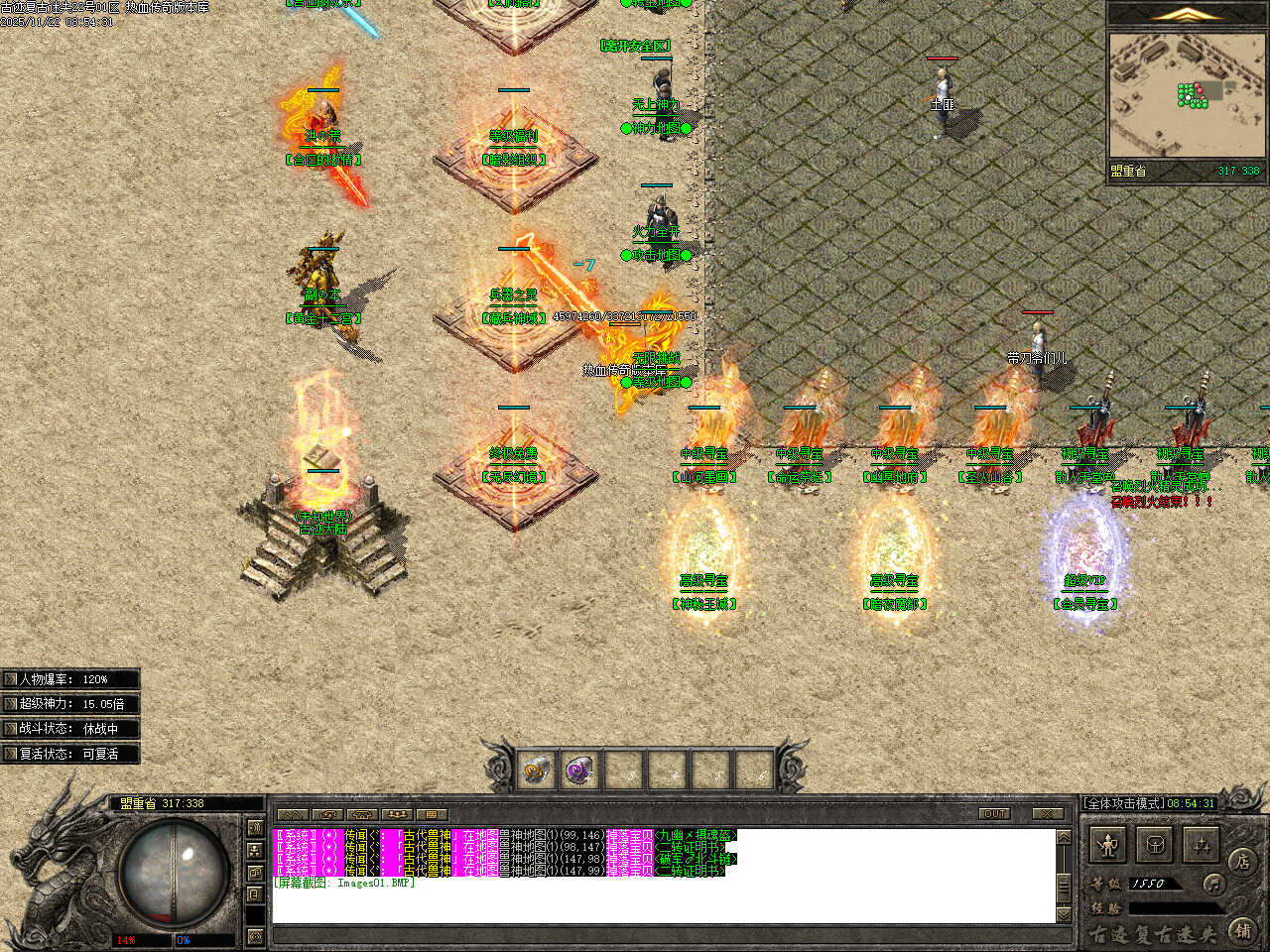Expand the 复活状态 status row
The image size is (1270, 952).
click(11, 754)
